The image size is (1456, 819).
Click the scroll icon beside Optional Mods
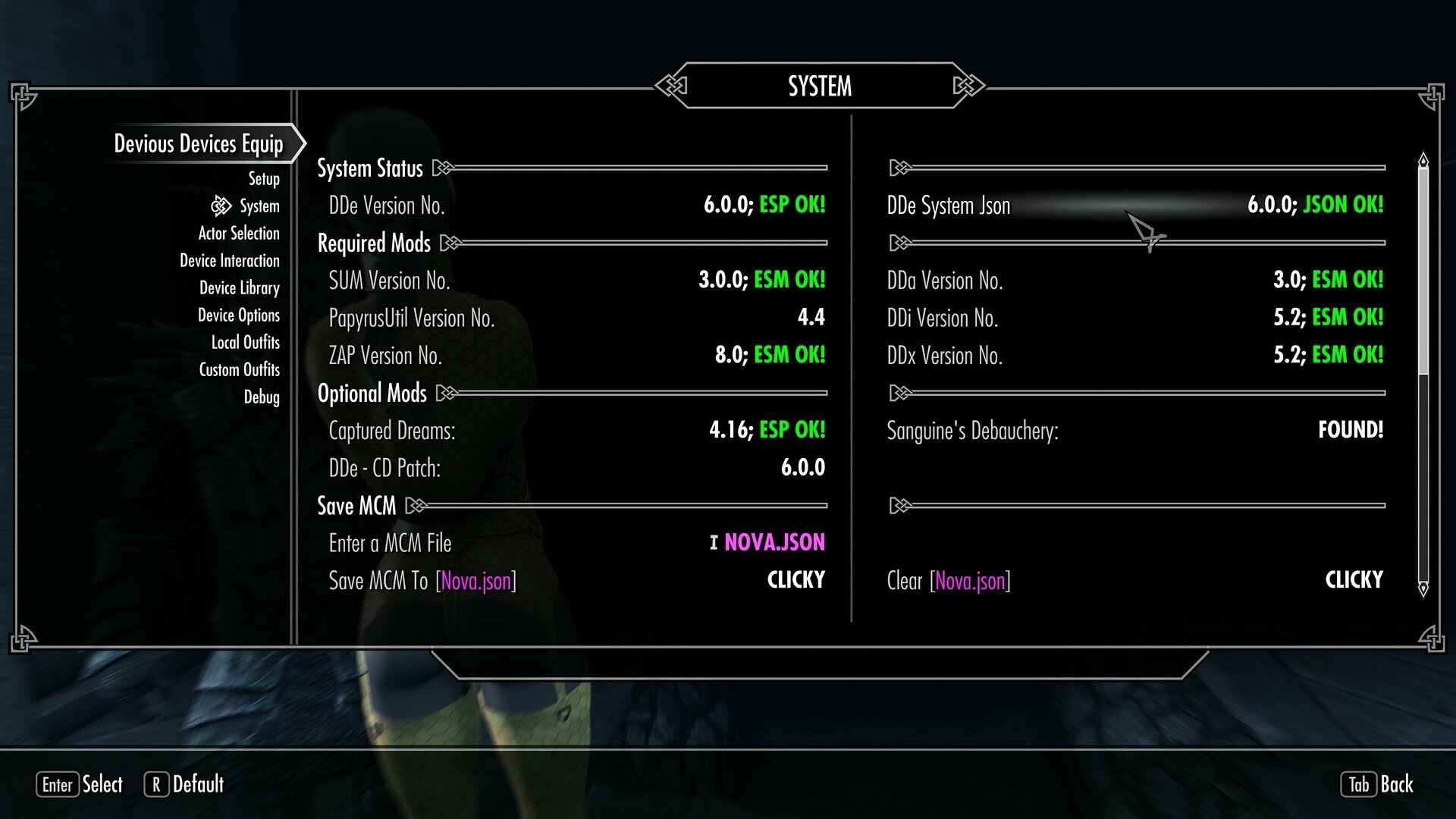447,393
